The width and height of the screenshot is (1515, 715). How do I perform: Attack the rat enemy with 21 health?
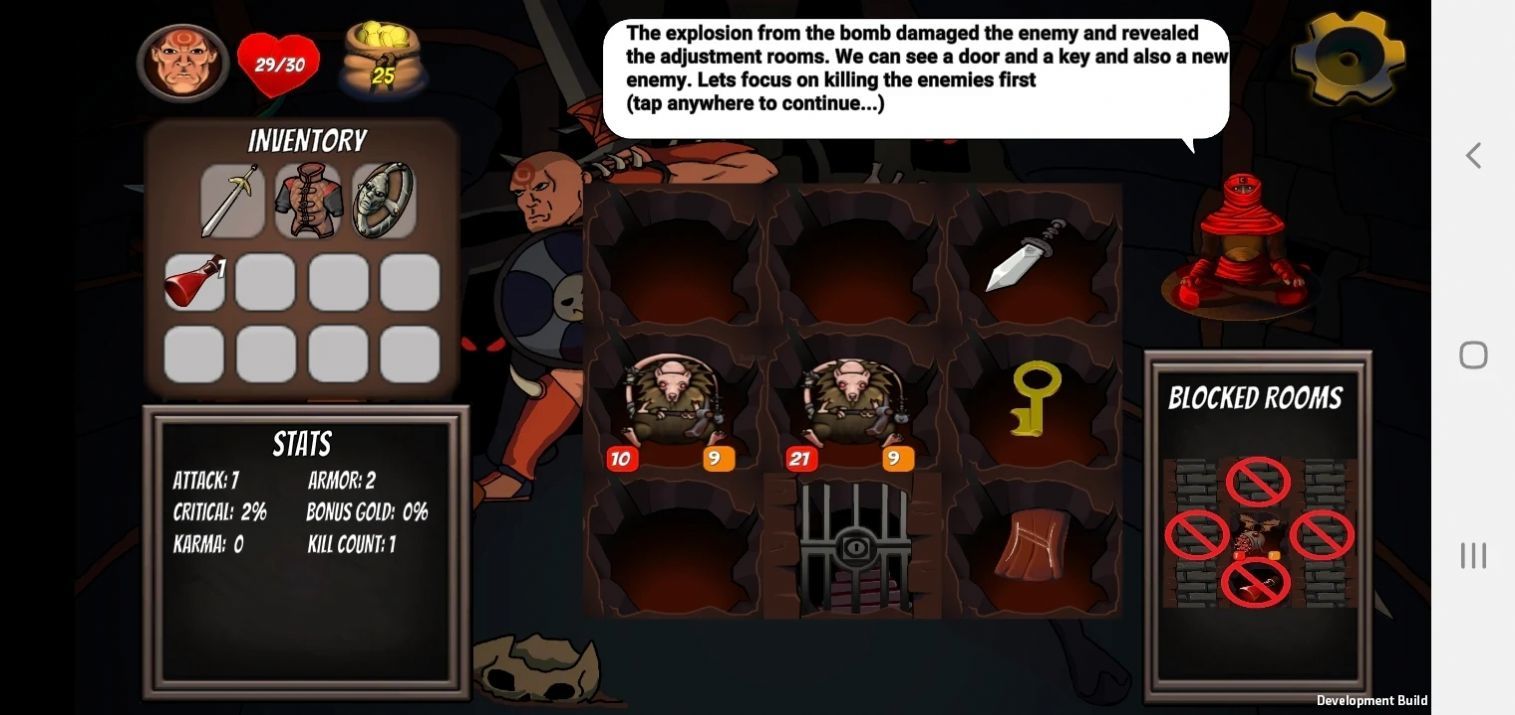coord(852,405)
